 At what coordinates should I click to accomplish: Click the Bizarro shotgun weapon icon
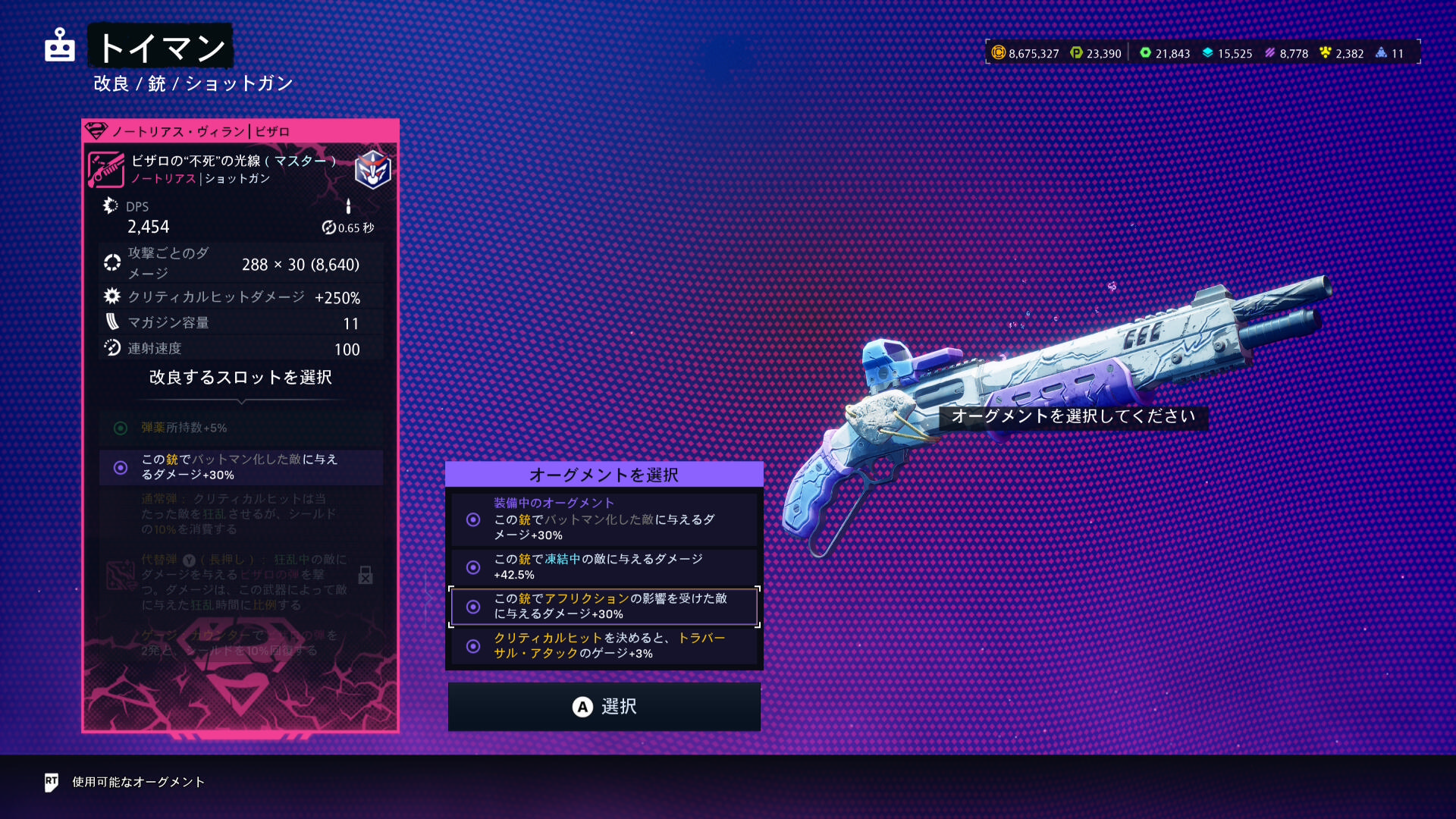(106, 169)
